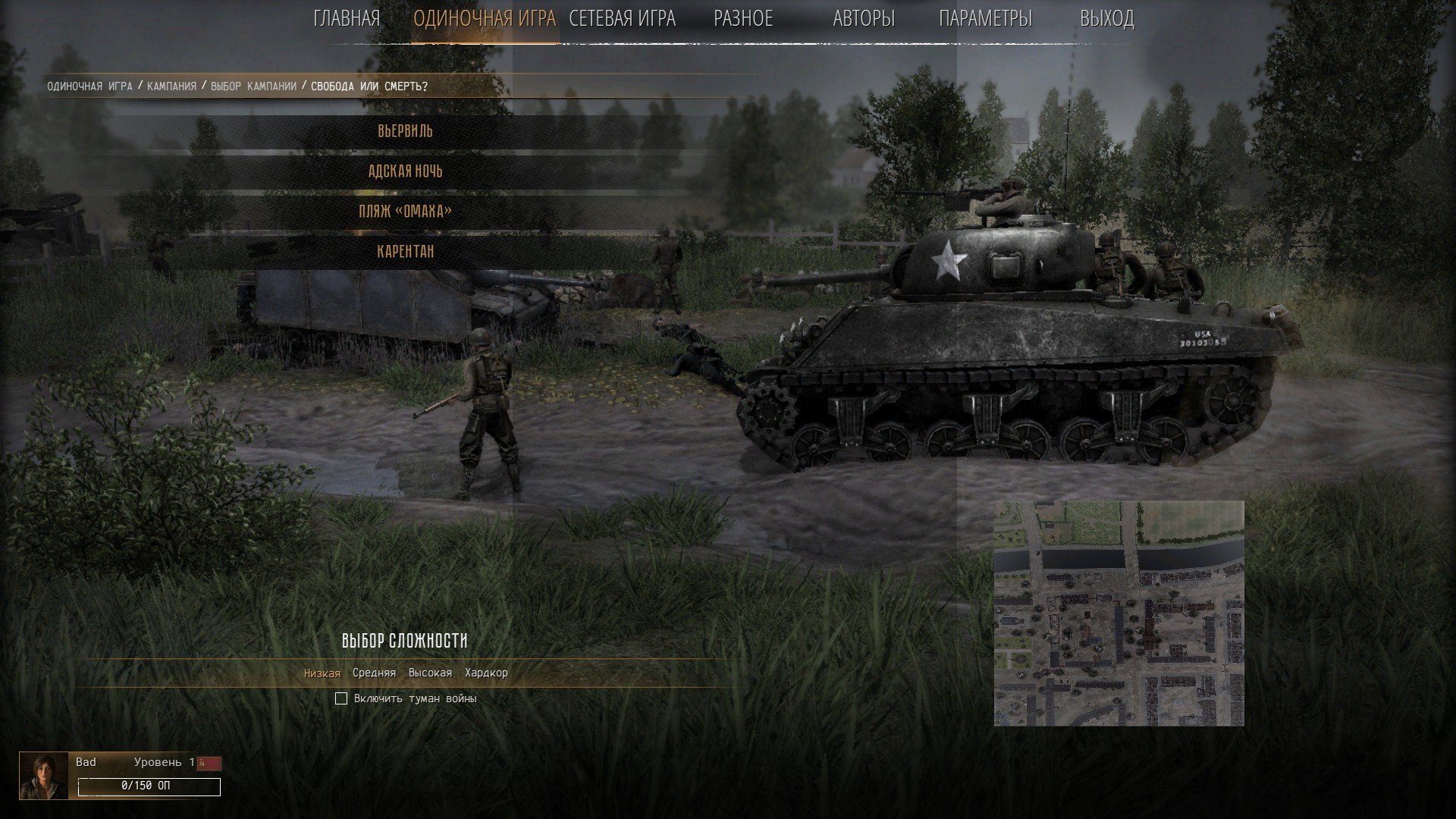Viewport: 1456px width, 819px height.
Task: Select the Адская ночь mission
Action: [x=406, y=171]
